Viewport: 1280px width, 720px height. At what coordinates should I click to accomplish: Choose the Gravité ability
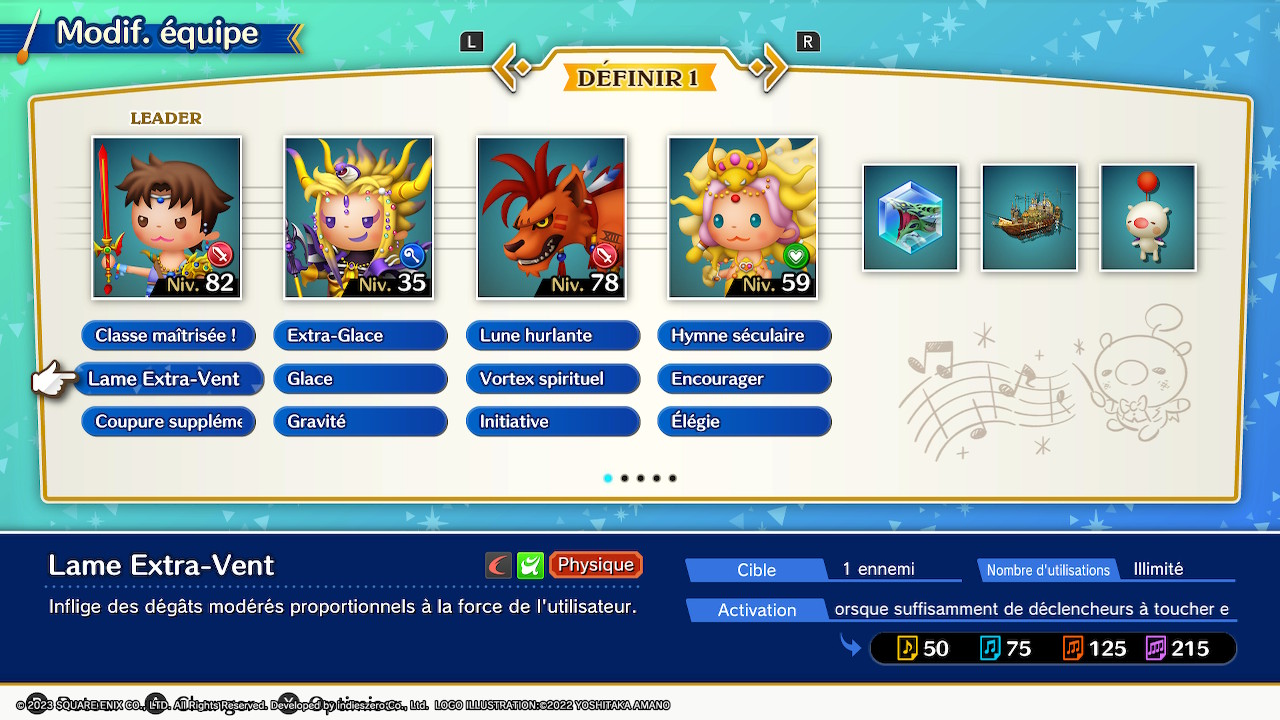click(360, 422)
